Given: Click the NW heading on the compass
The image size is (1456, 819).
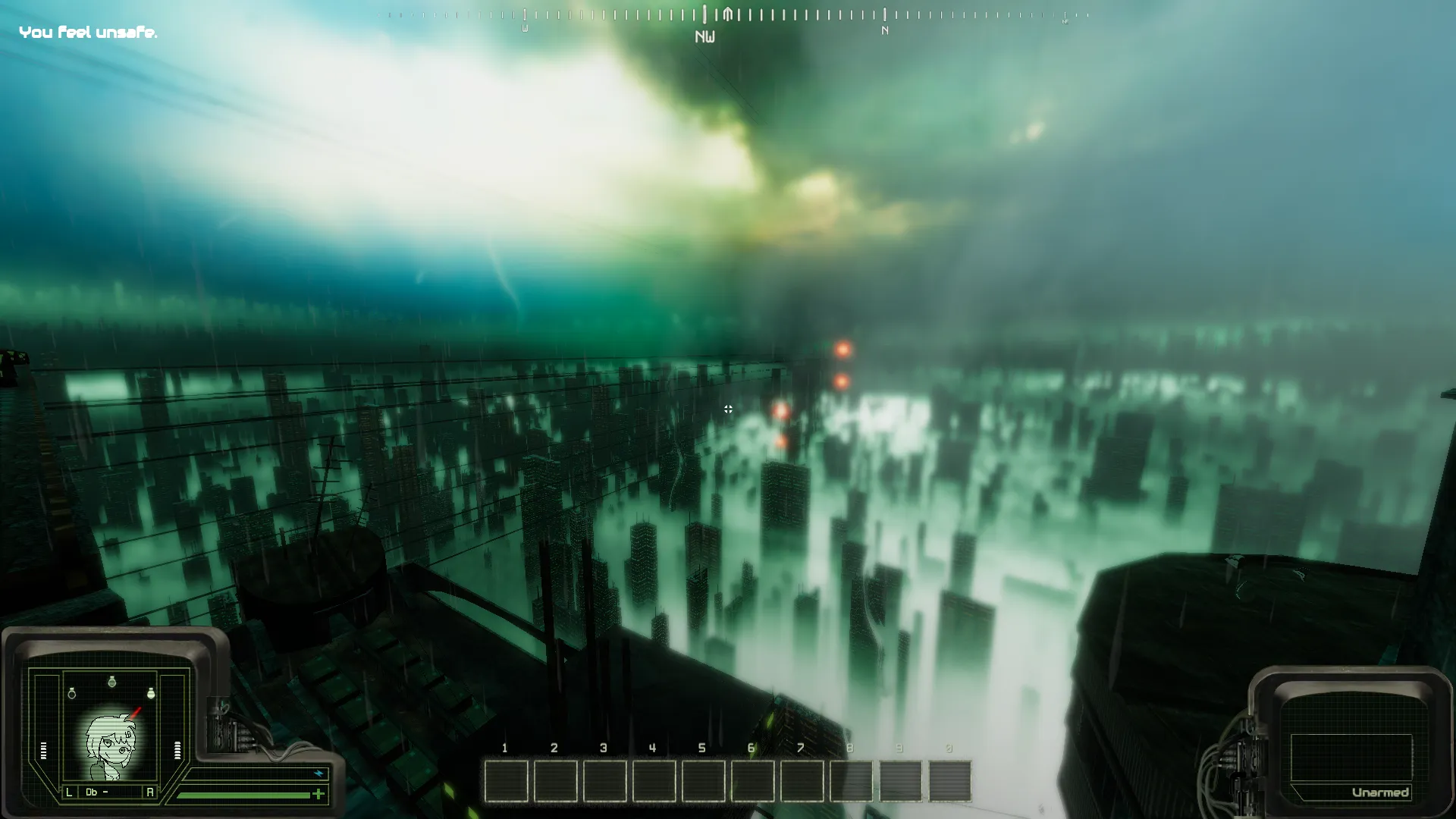Looking at the screenshot, I should tap(704, 36).
